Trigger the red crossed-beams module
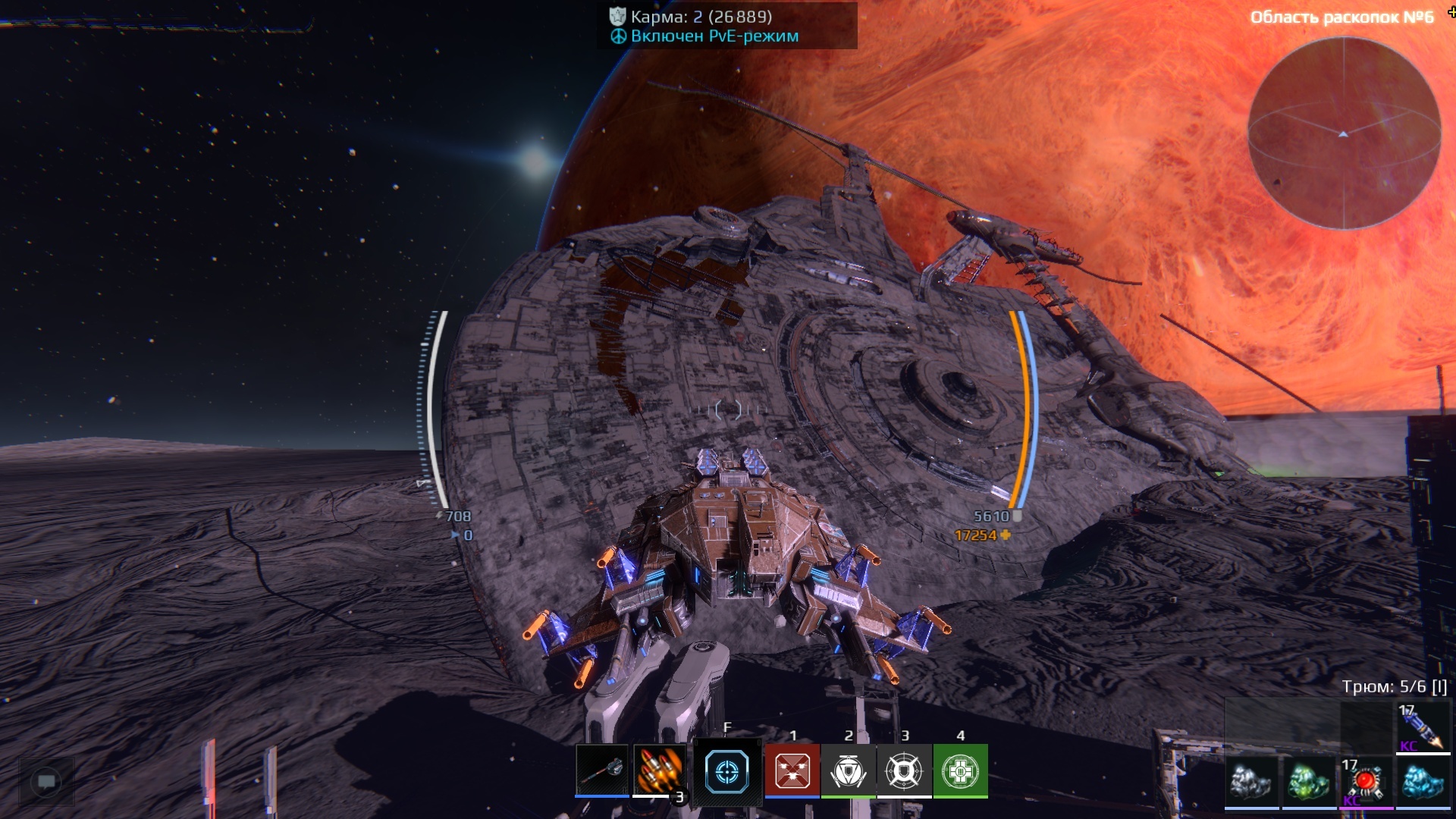The width and height of the screenshot is (1456, 819). pyautogui.click(x=792, y=771)
